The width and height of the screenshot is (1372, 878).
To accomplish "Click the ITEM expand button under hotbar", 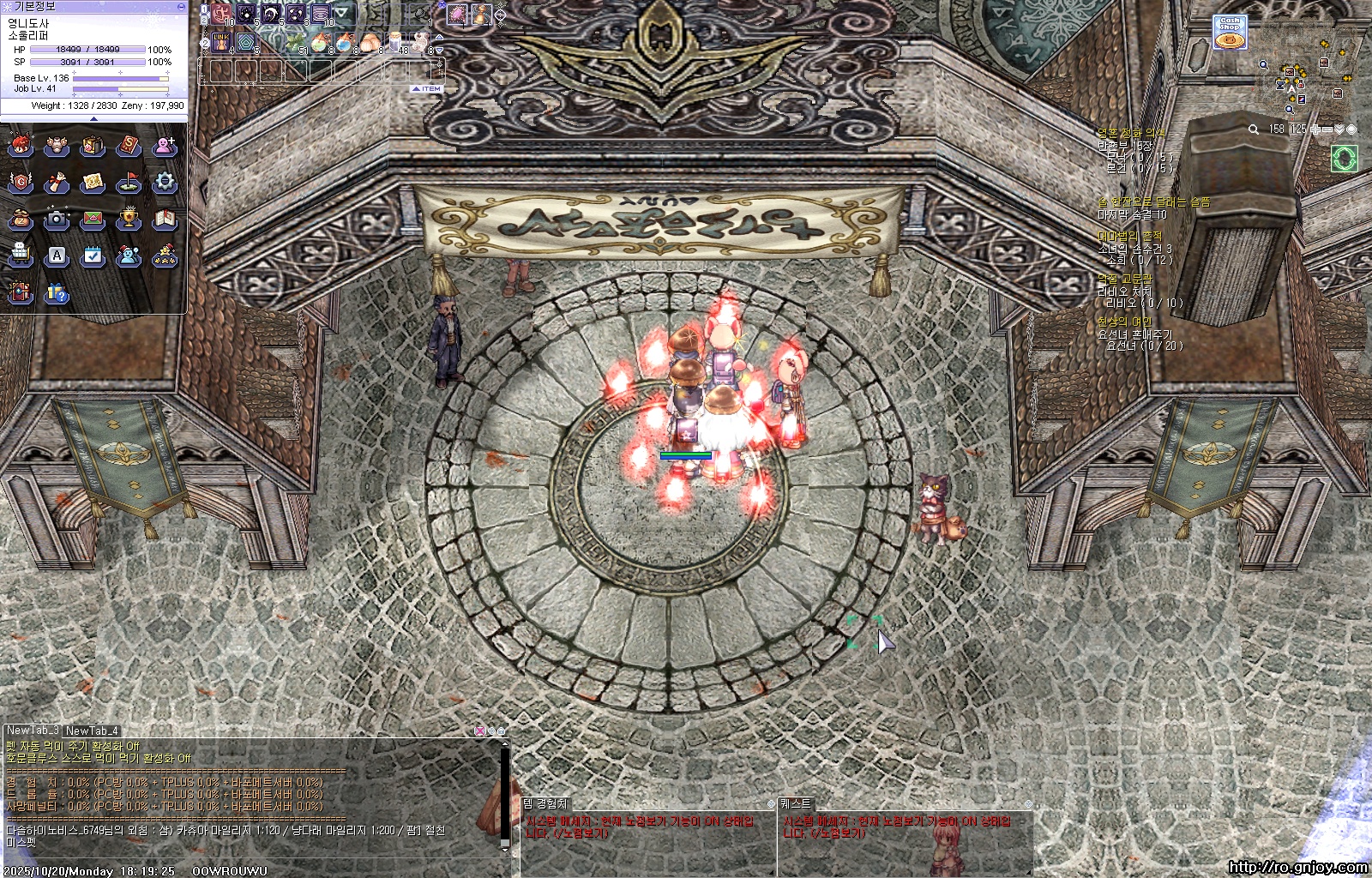I will 427,88.
